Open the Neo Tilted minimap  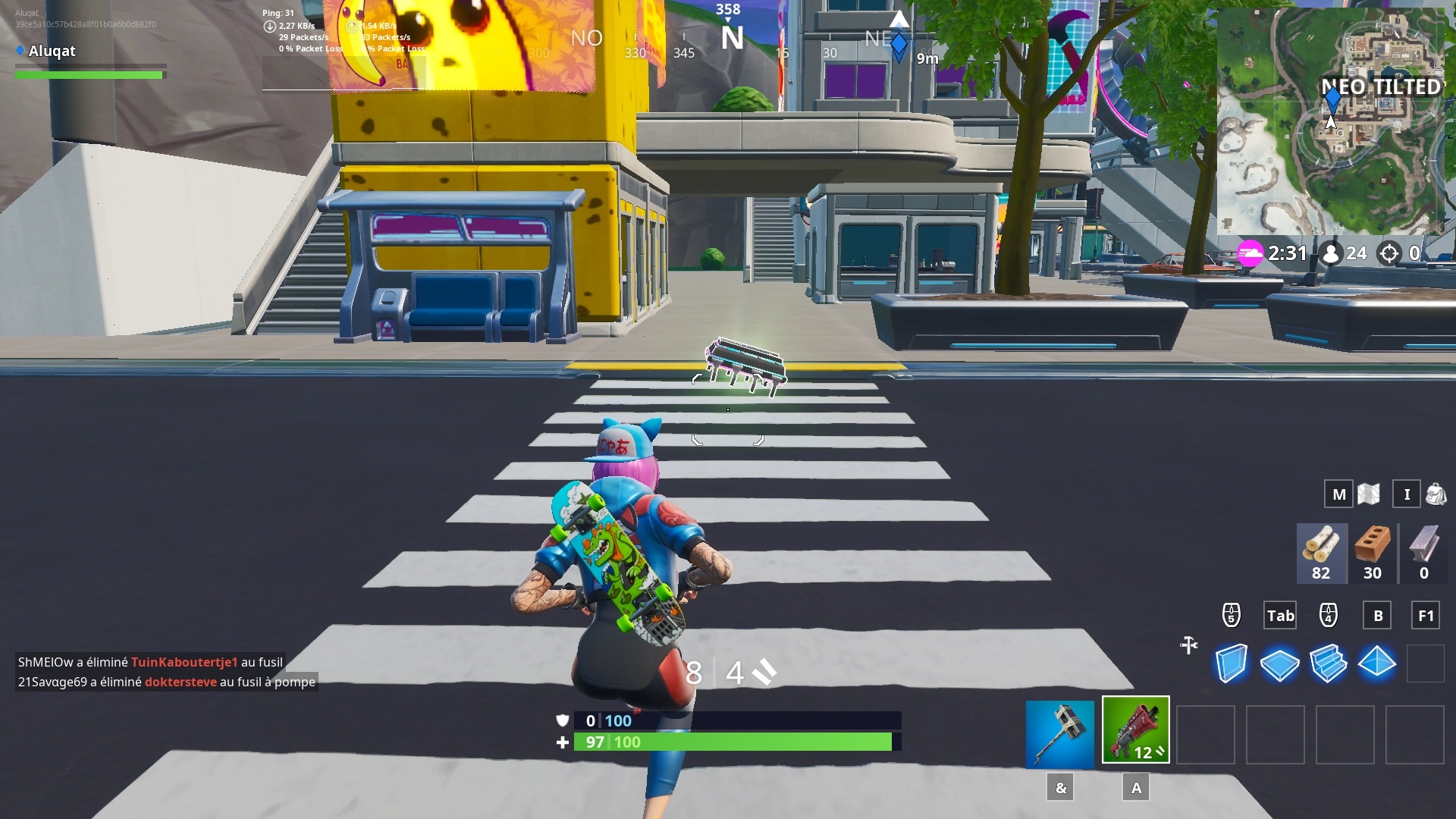pyautogui.click(x=1331, y=121)
